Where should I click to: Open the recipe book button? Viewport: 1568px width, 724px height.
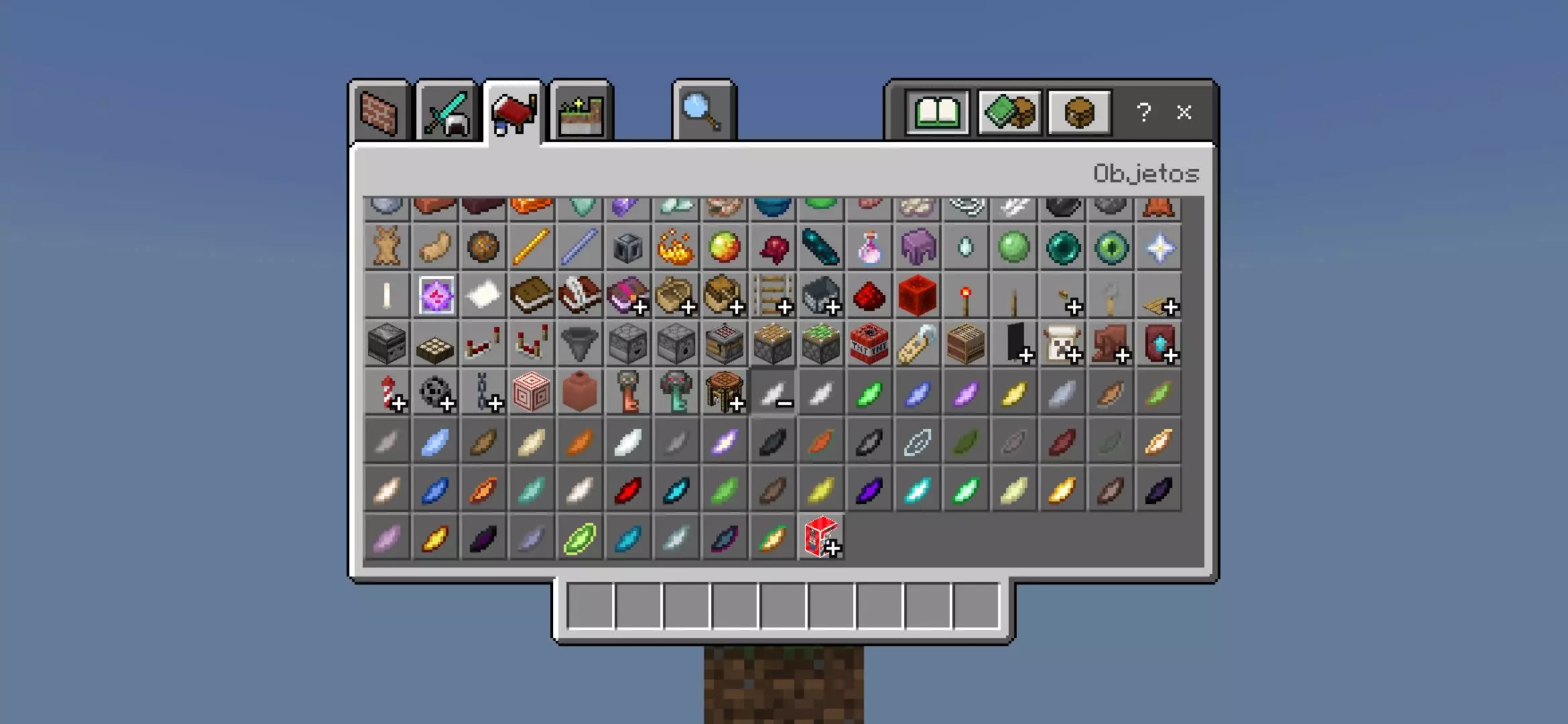point(937,113)
